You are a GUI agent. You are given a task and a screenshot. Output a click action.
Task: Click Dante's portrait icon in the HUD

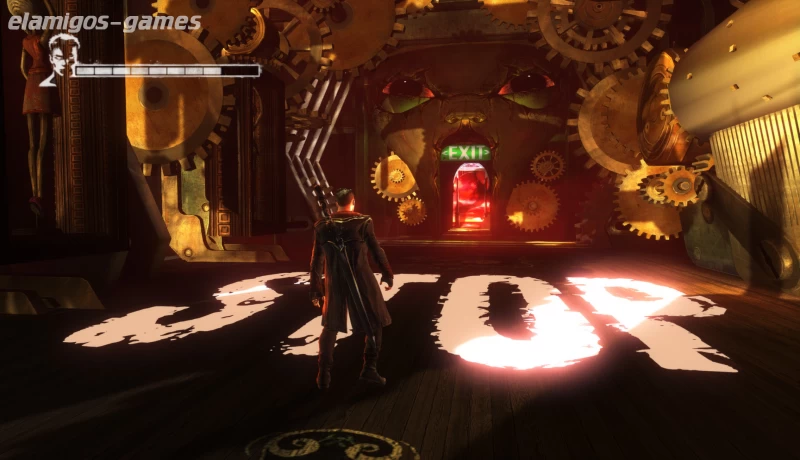[x=60, y=60]
